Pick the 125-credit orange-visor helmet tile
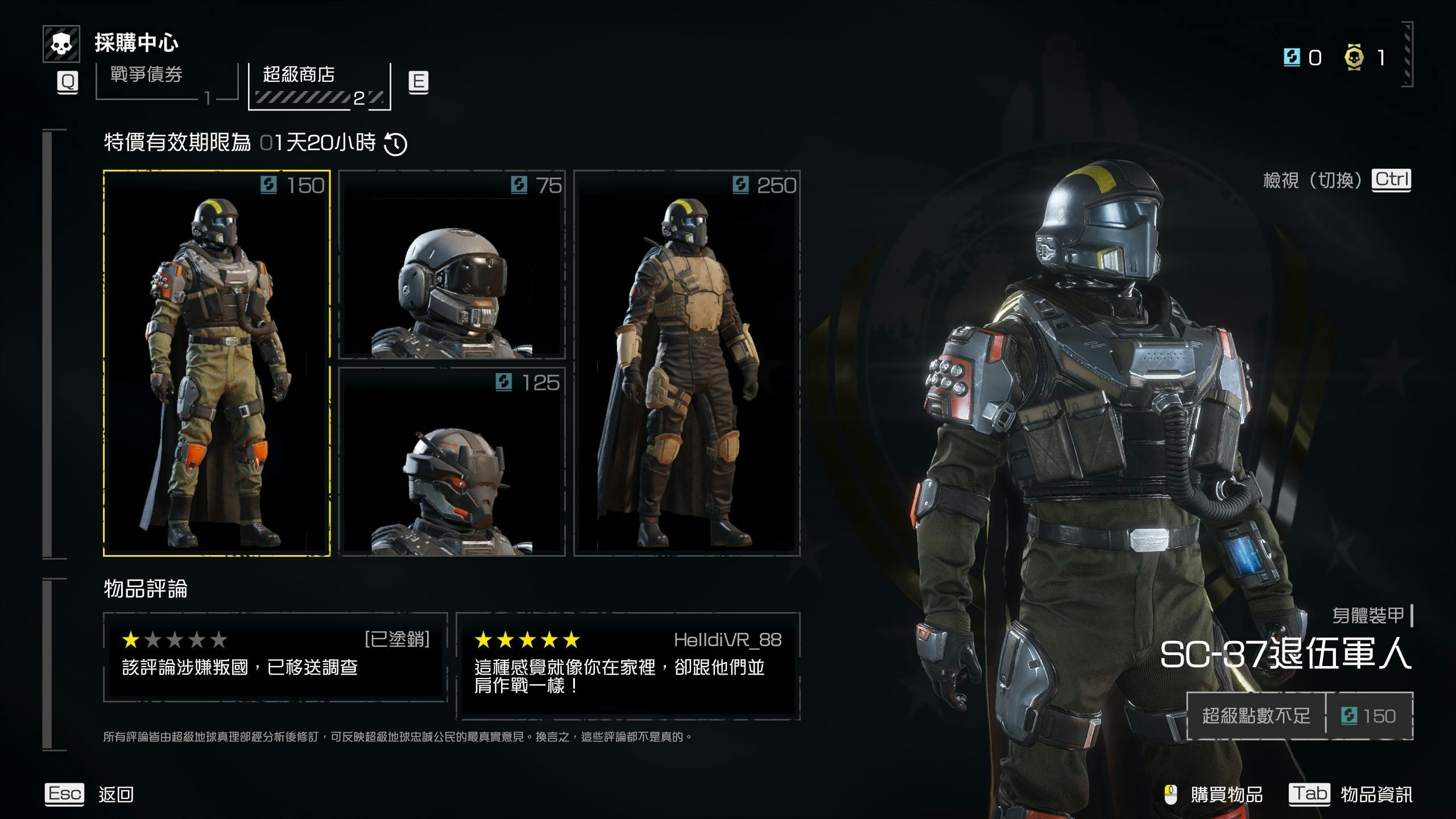The image size is (1456, 819). click(x=452, y=462)
